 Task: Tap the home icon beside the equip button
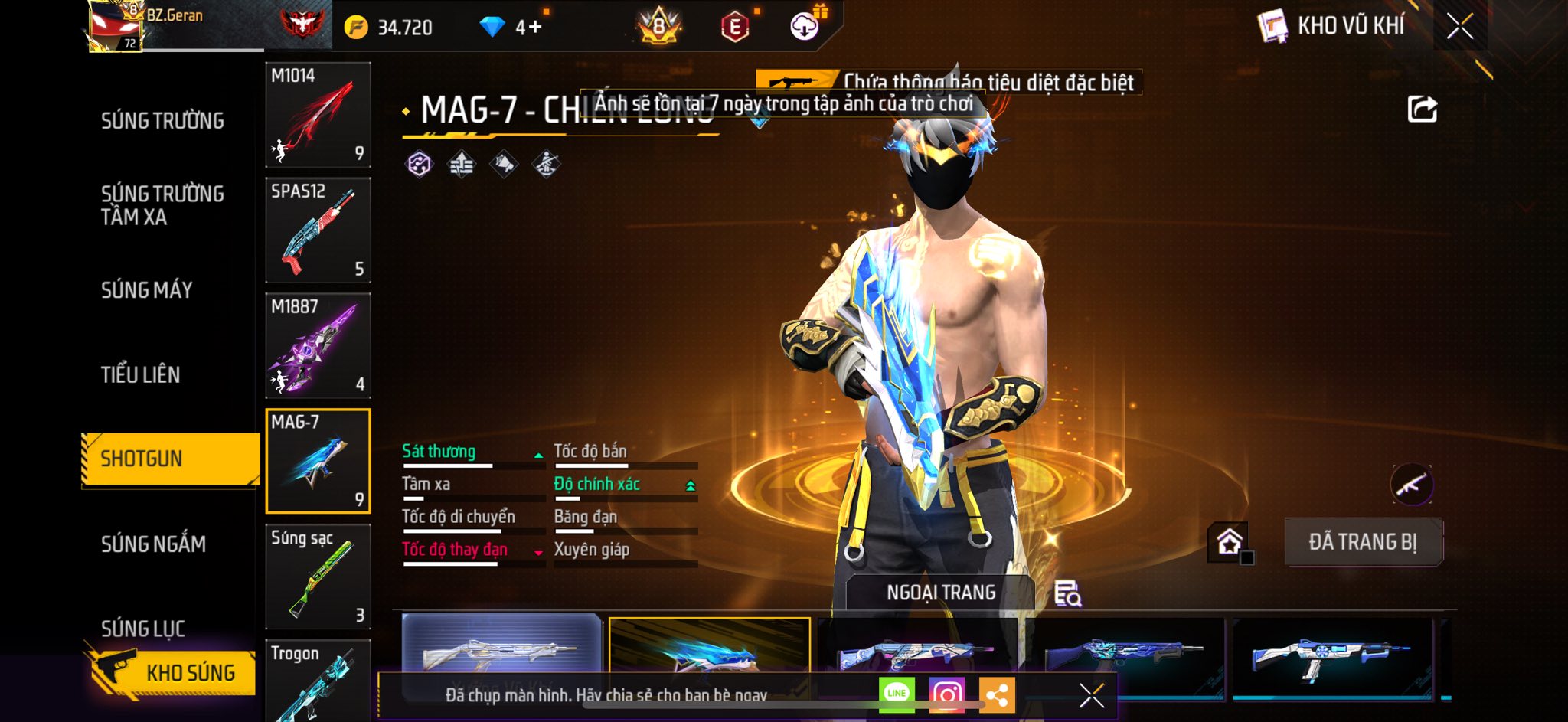tap(1229, 542)
